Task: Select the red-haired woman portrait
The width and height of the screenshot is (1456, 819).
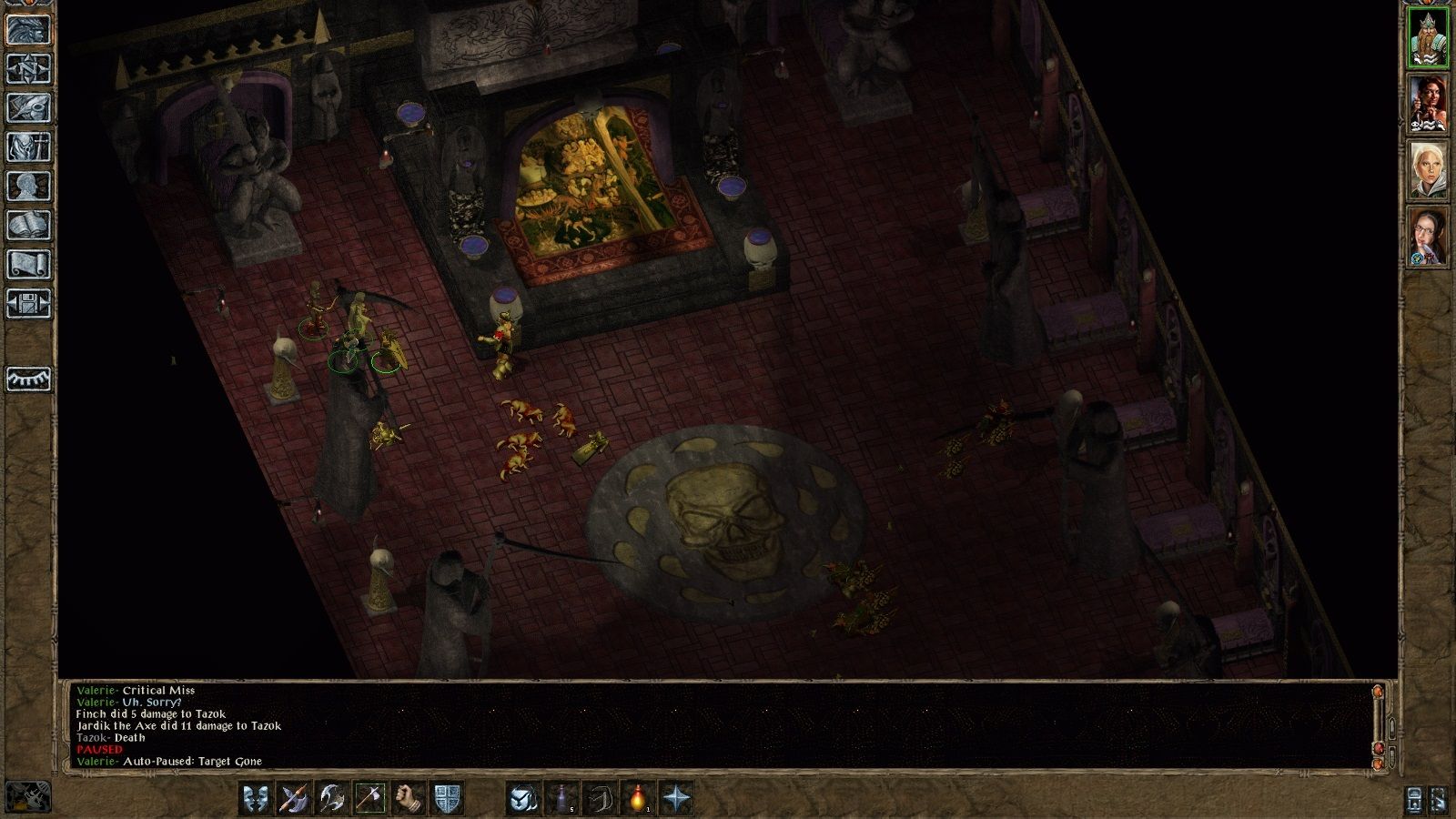Action: pos(1427,104)
